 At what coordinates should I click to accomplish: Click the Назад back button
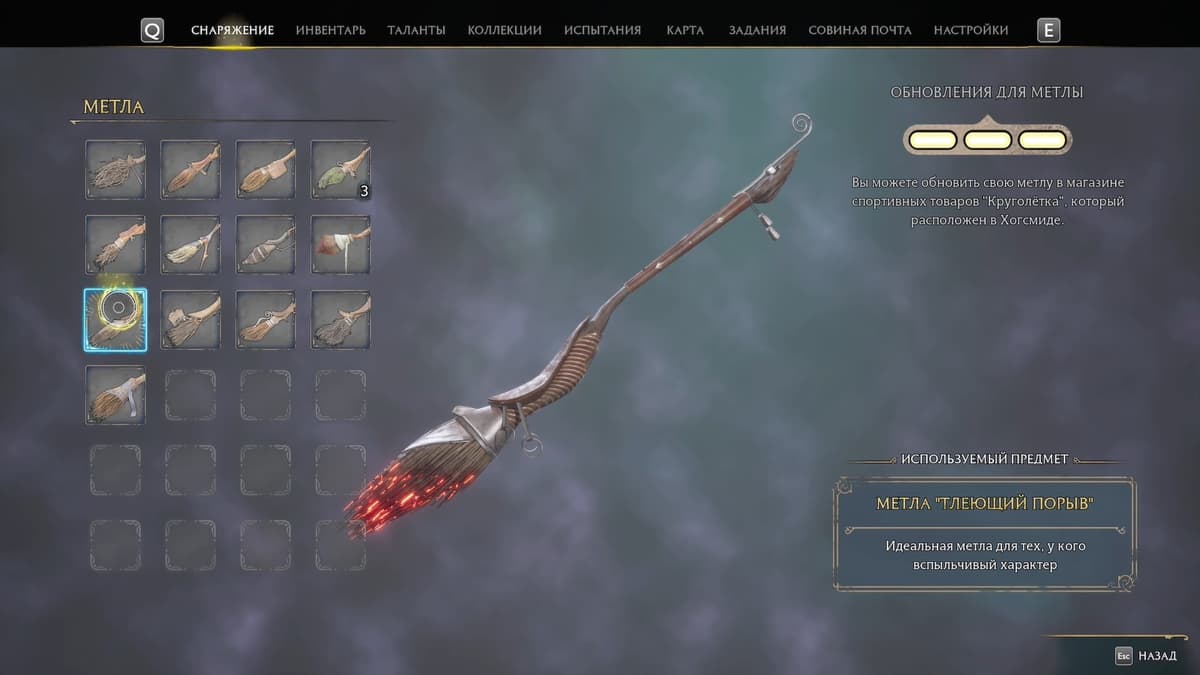[1149, 656]
